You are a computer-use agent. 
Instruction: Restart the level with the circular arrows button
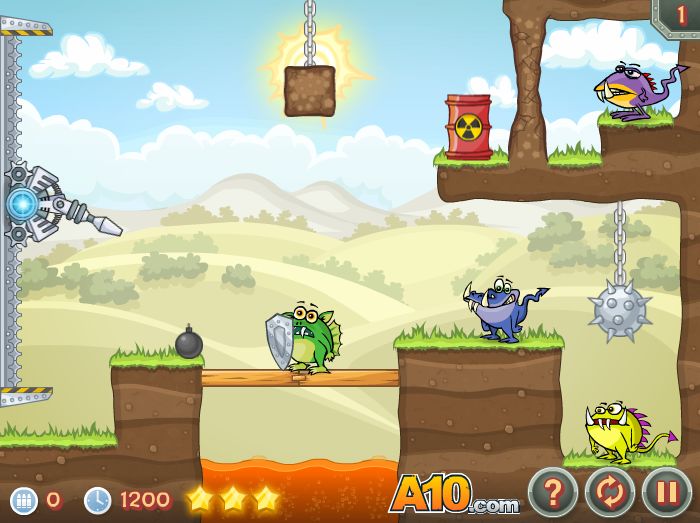coord(610,492)
